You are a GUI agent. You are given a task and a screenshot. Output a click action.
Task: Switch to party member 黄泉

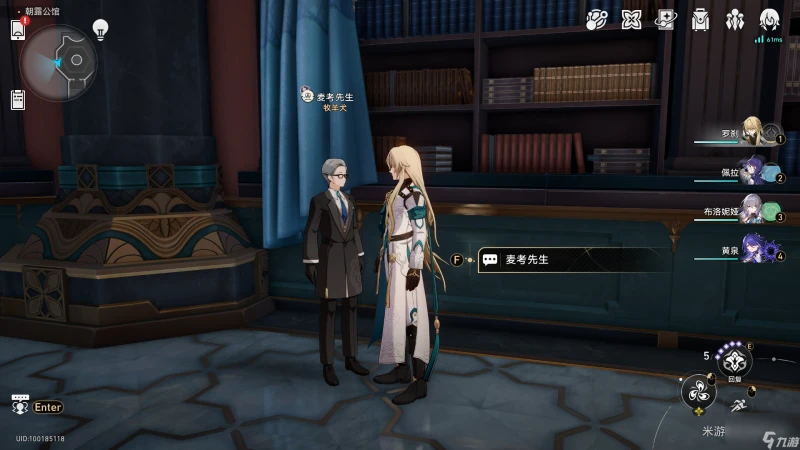click(x=754, y=248)
